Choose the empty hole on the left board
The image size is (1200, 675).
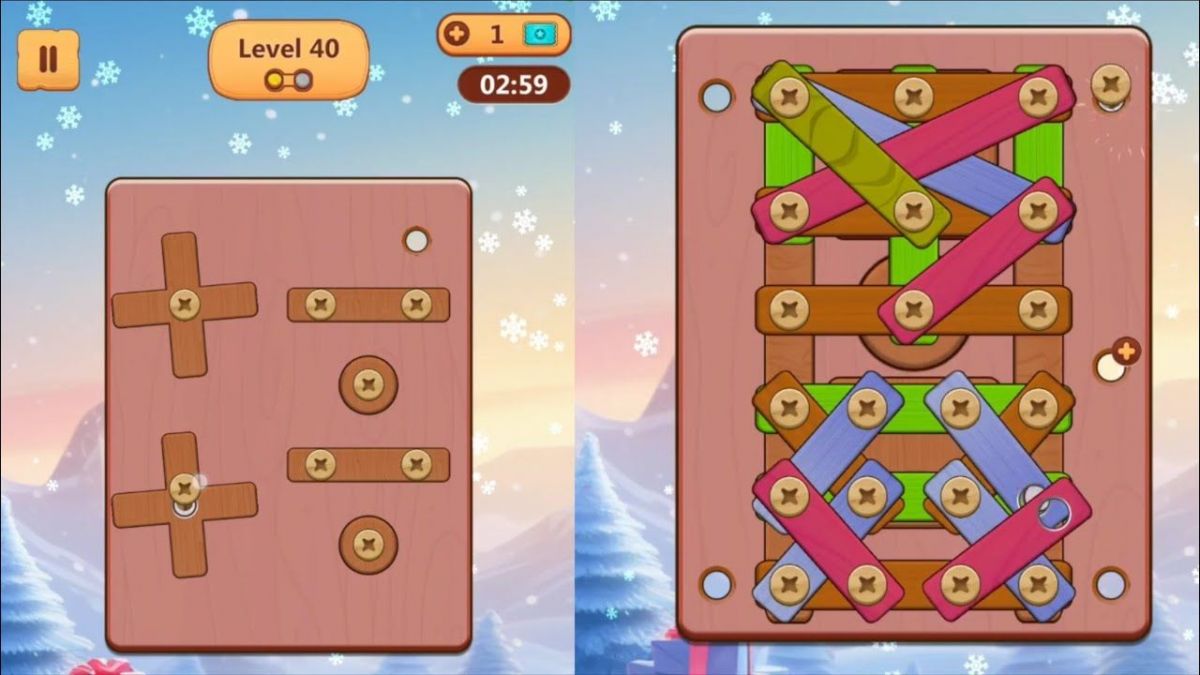[416, 240]
